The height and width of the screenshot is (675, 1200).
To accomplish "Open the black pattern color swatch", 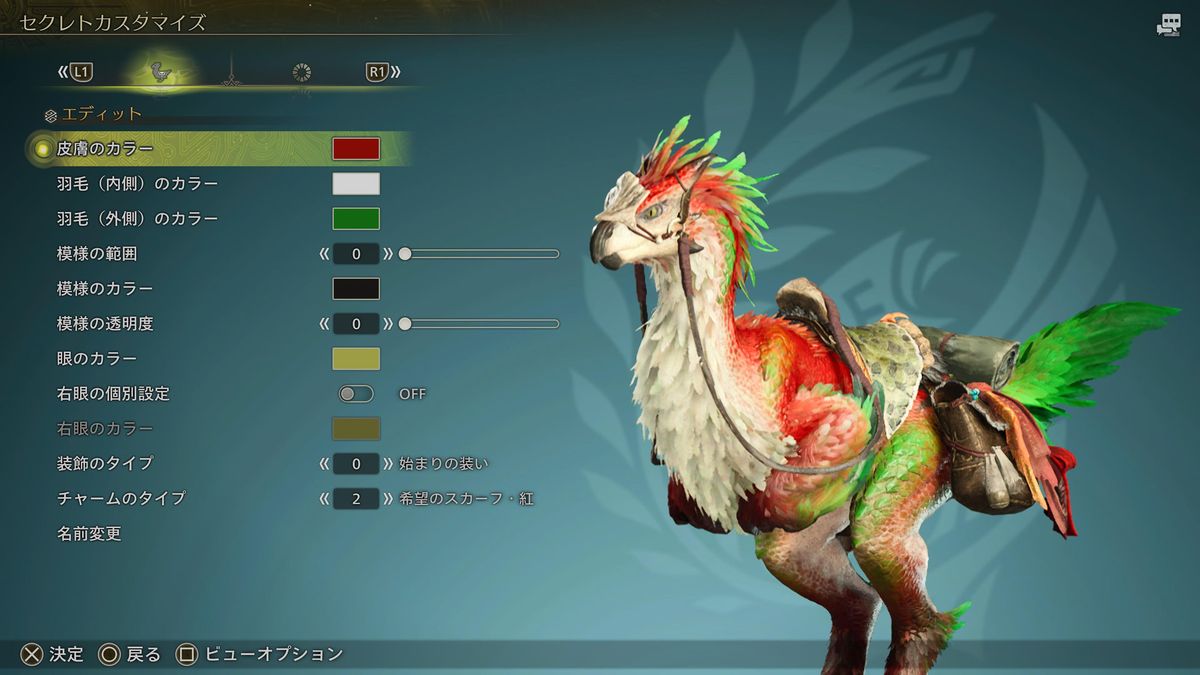I will point(356,289).
